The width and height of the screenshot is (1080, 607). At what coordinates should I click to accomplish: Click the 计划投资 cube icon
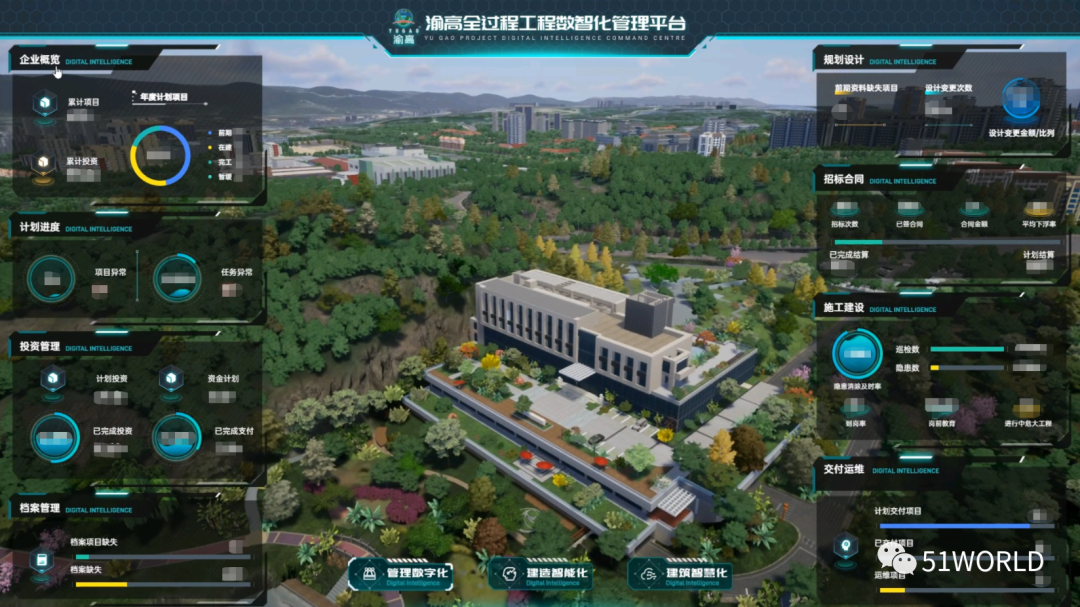coord(53,378)
